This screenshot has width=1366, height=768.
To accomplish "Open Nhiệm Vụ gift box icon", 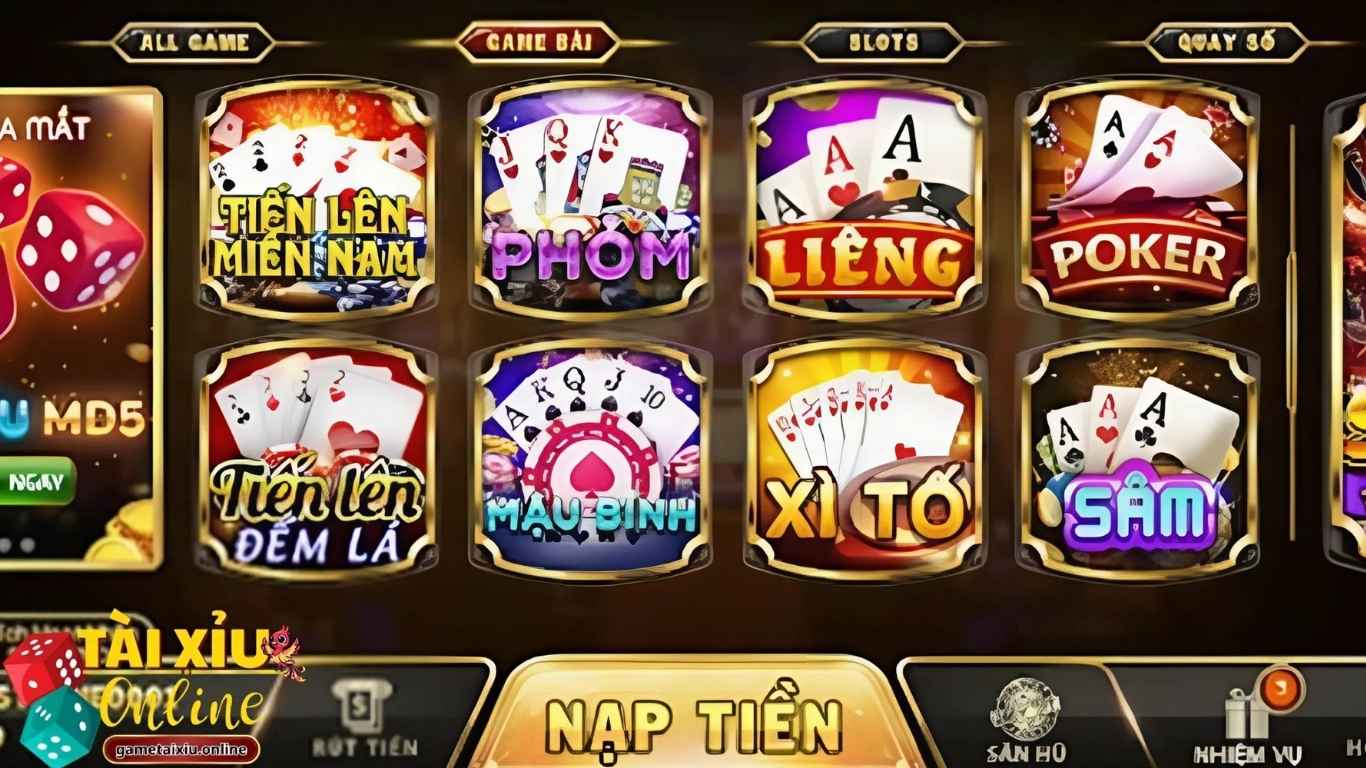I will pos(1245,712).
